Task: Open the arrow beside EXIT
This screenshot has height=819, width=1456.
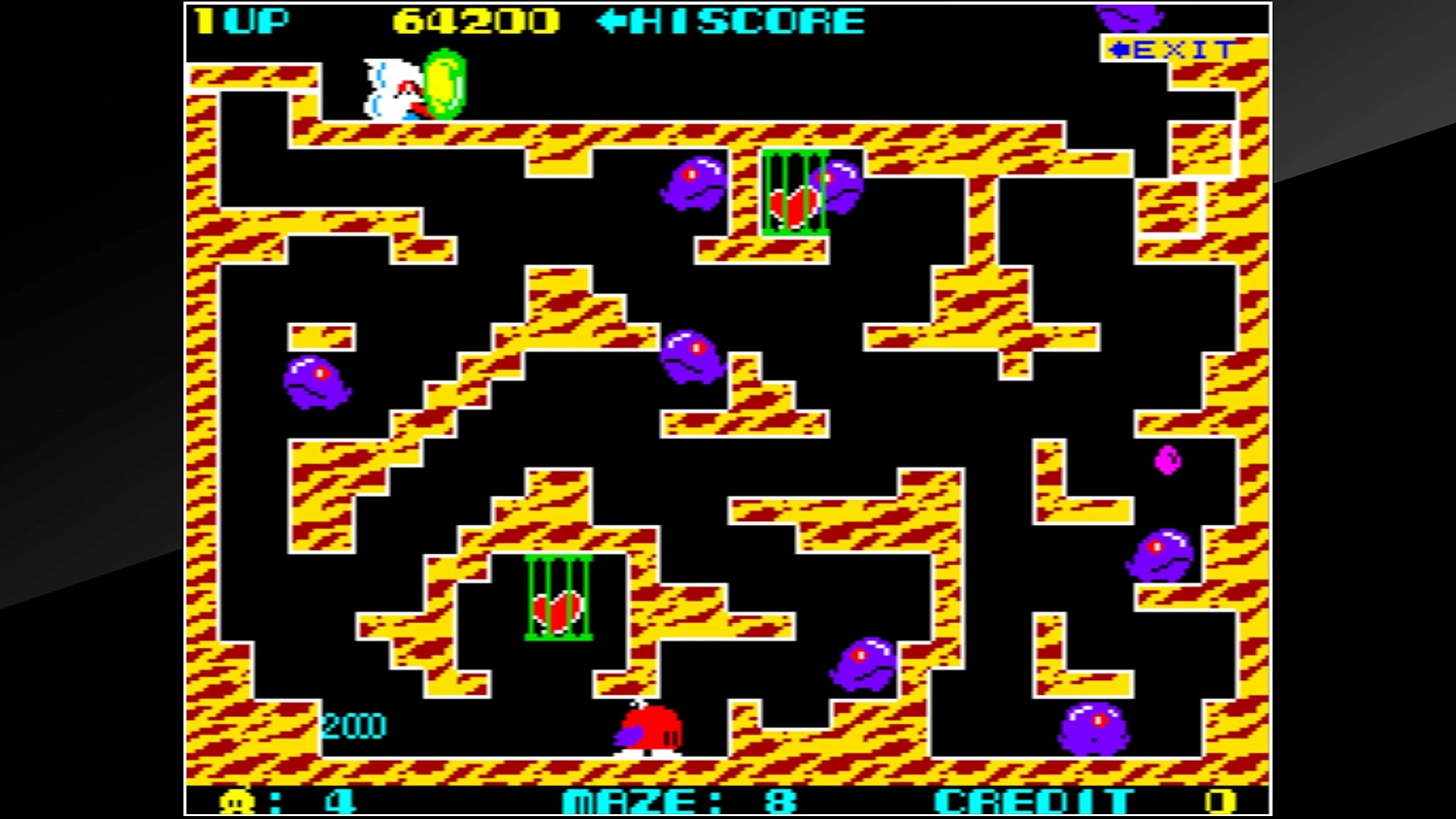Action: (1117, 49)
